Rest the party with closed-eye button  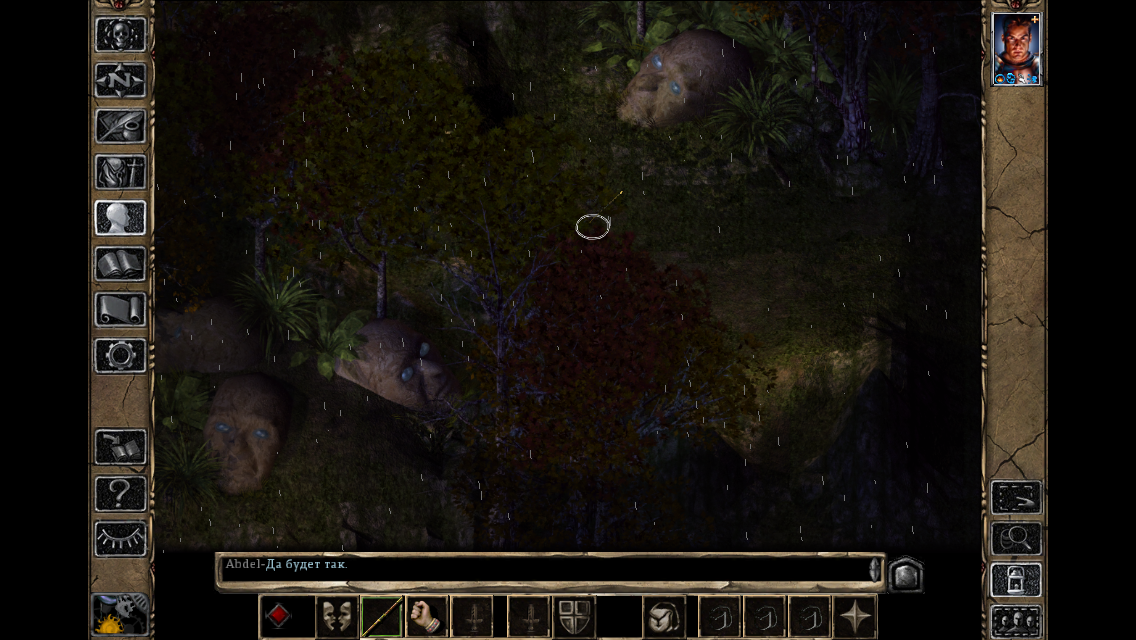point(120,539)
